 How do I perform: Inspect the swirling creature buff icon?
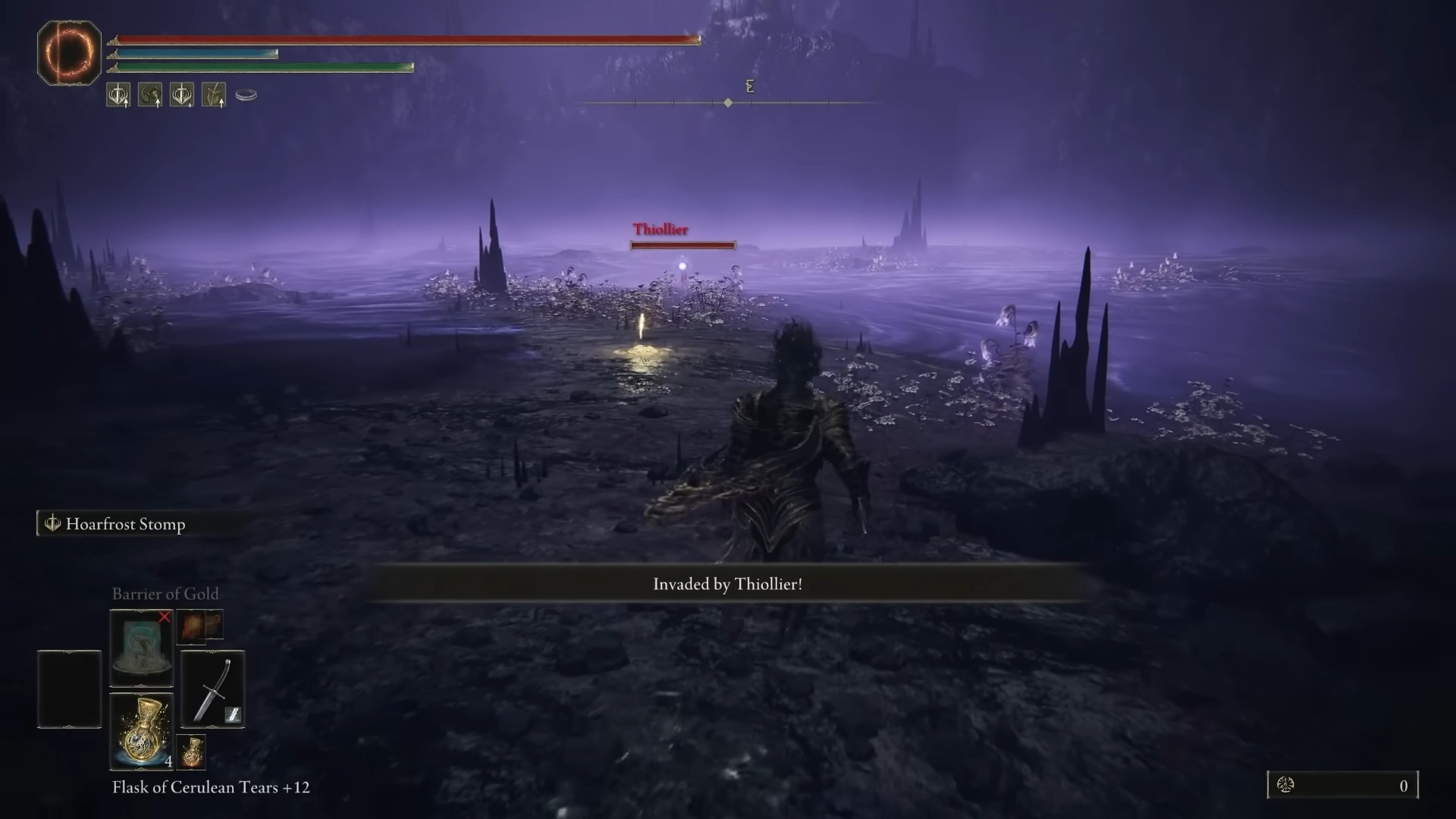click(x=149, y=95)
